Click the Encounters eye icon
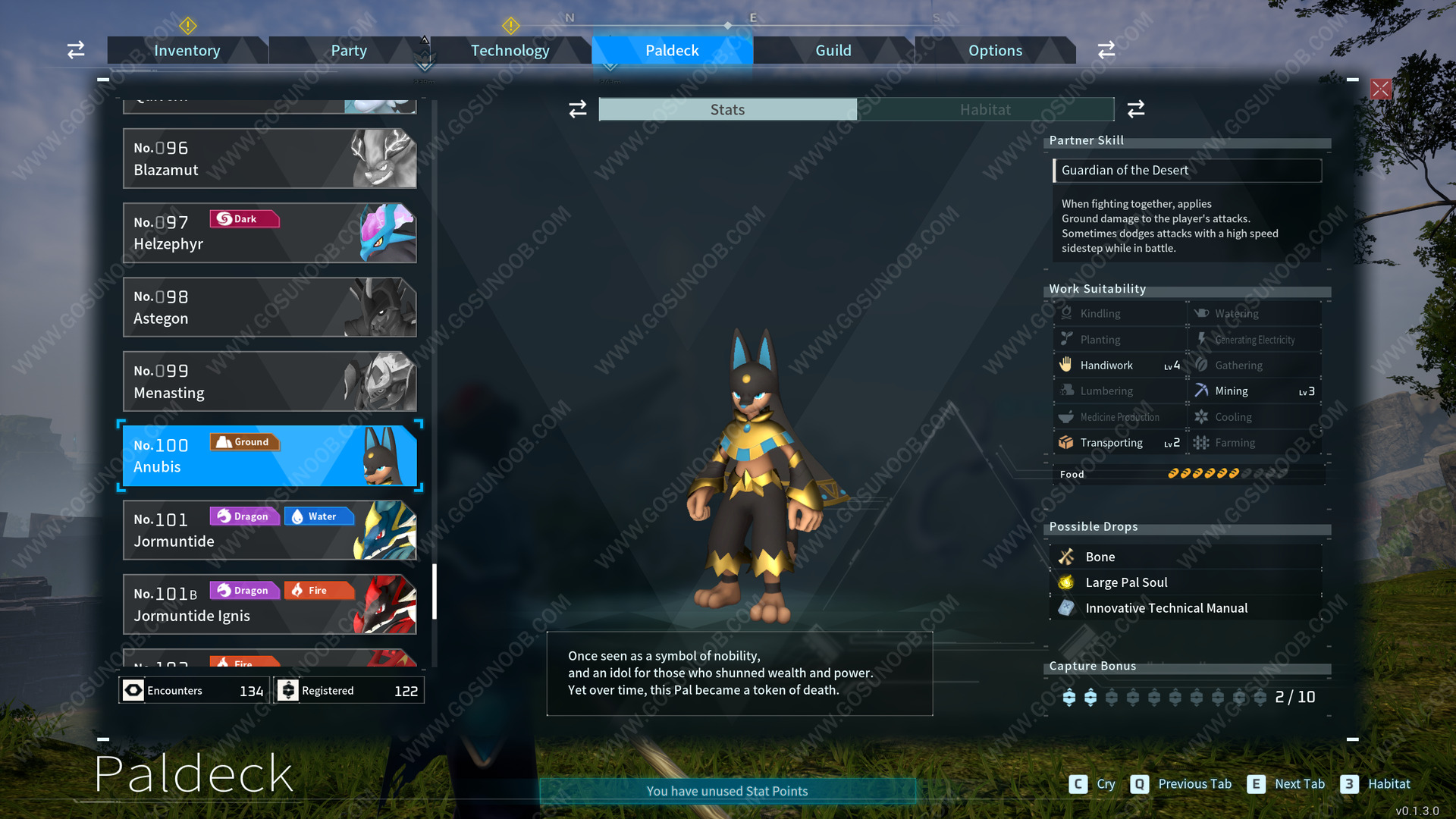 pyautogui.click(x=135, y=690)
